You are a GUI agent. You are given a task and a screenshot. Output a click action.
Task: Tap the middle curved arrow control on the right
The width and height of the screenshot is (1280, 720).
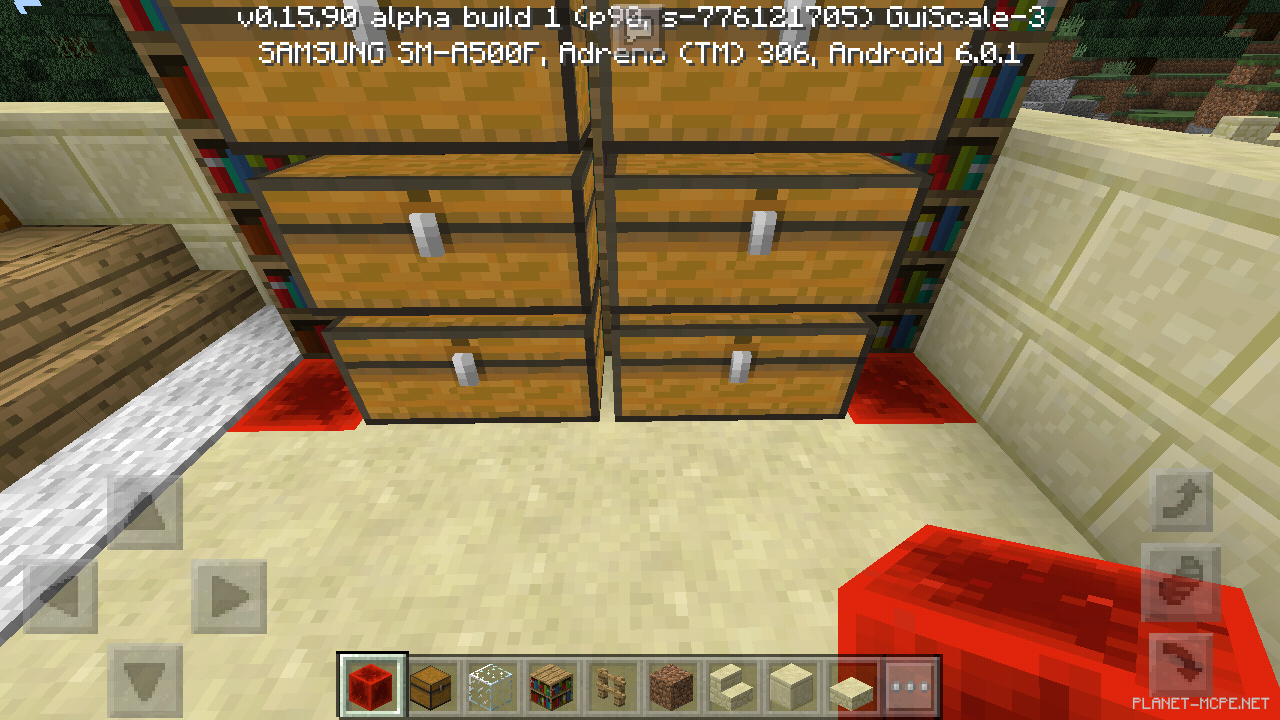(1179, 583)
